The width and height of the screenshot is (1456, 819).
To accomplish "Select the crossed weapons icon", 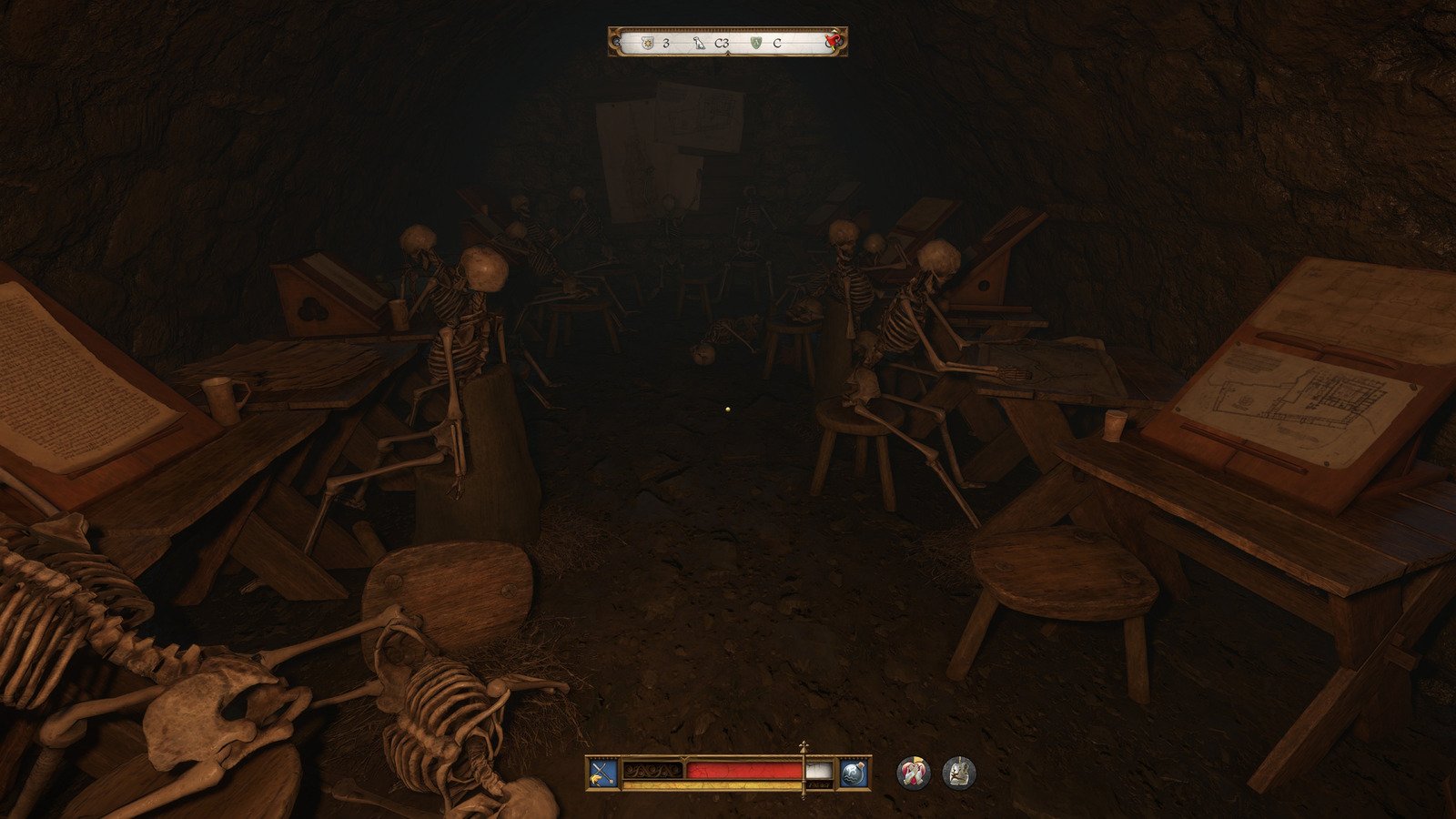I will [x=602, y=773].
